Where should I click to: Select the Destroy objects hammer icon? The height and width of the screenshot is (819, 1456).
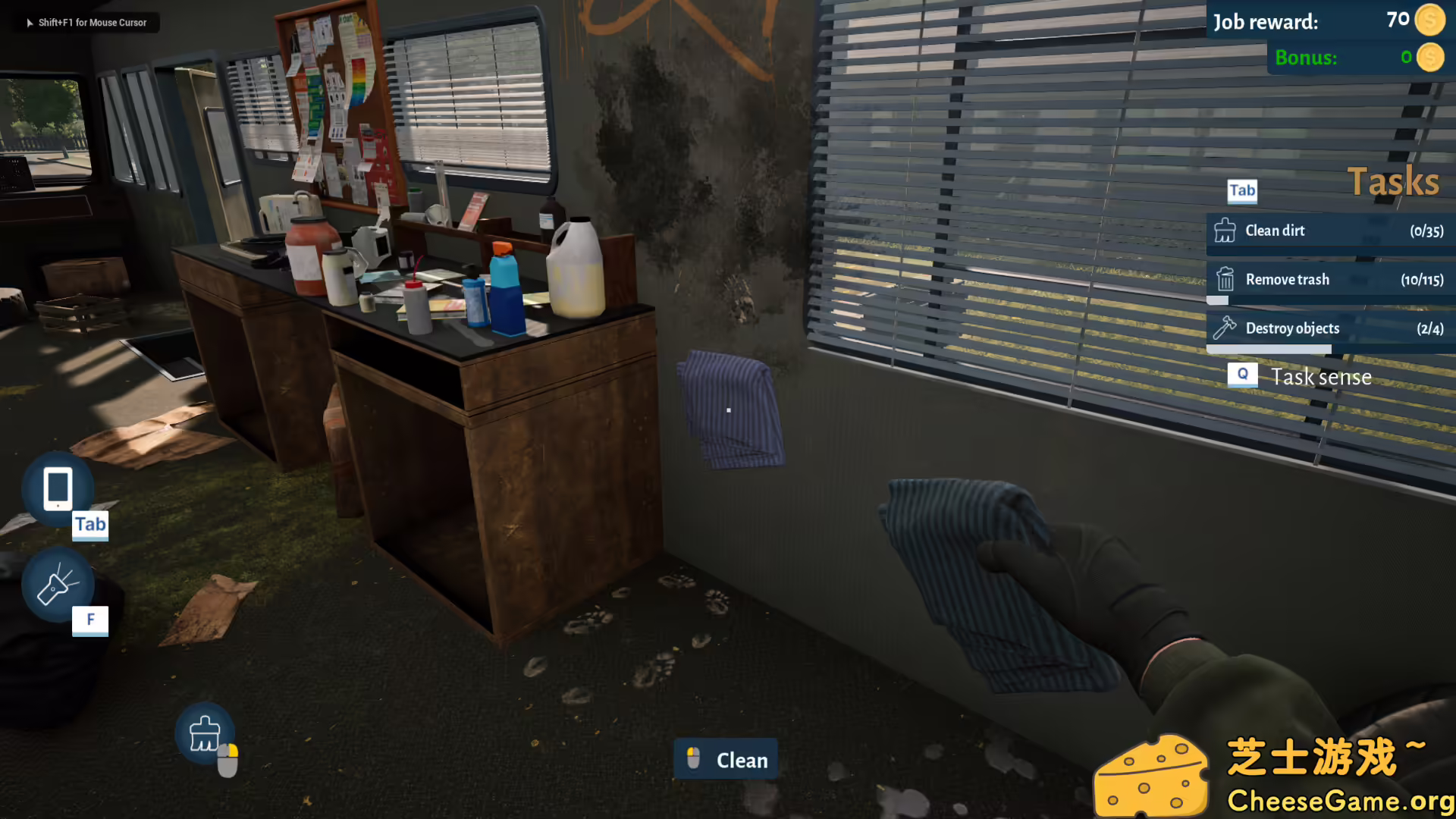pos(1226,328)
